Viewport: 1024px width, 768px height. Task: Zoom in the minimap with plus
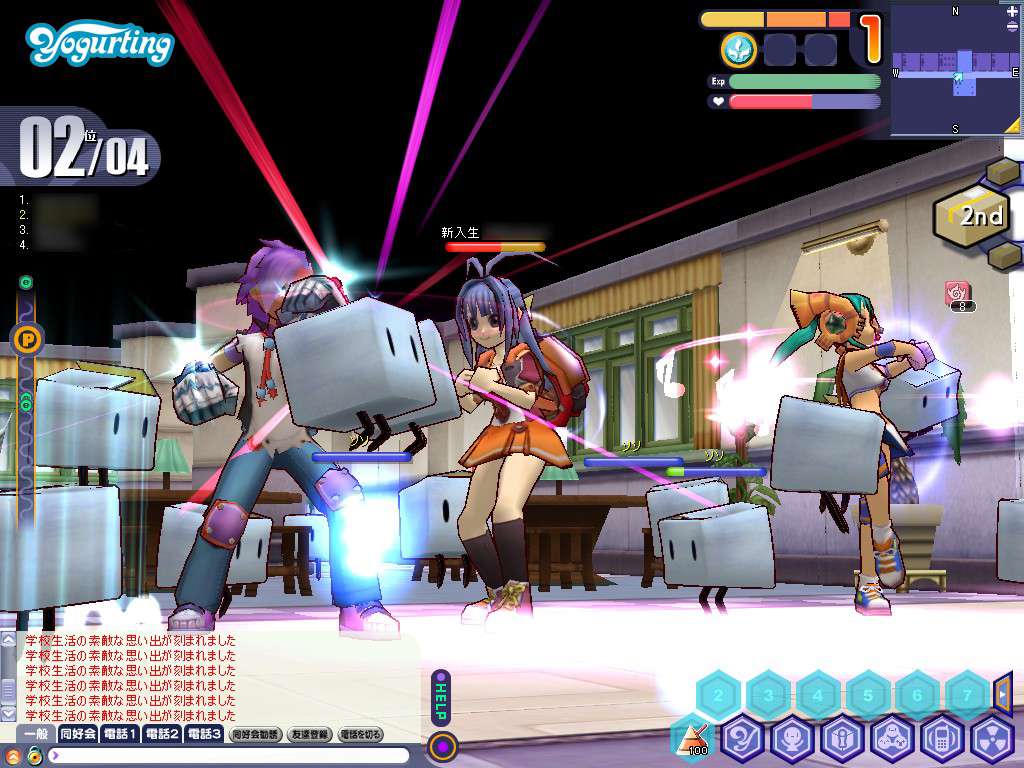click(x=1013, y=12)
